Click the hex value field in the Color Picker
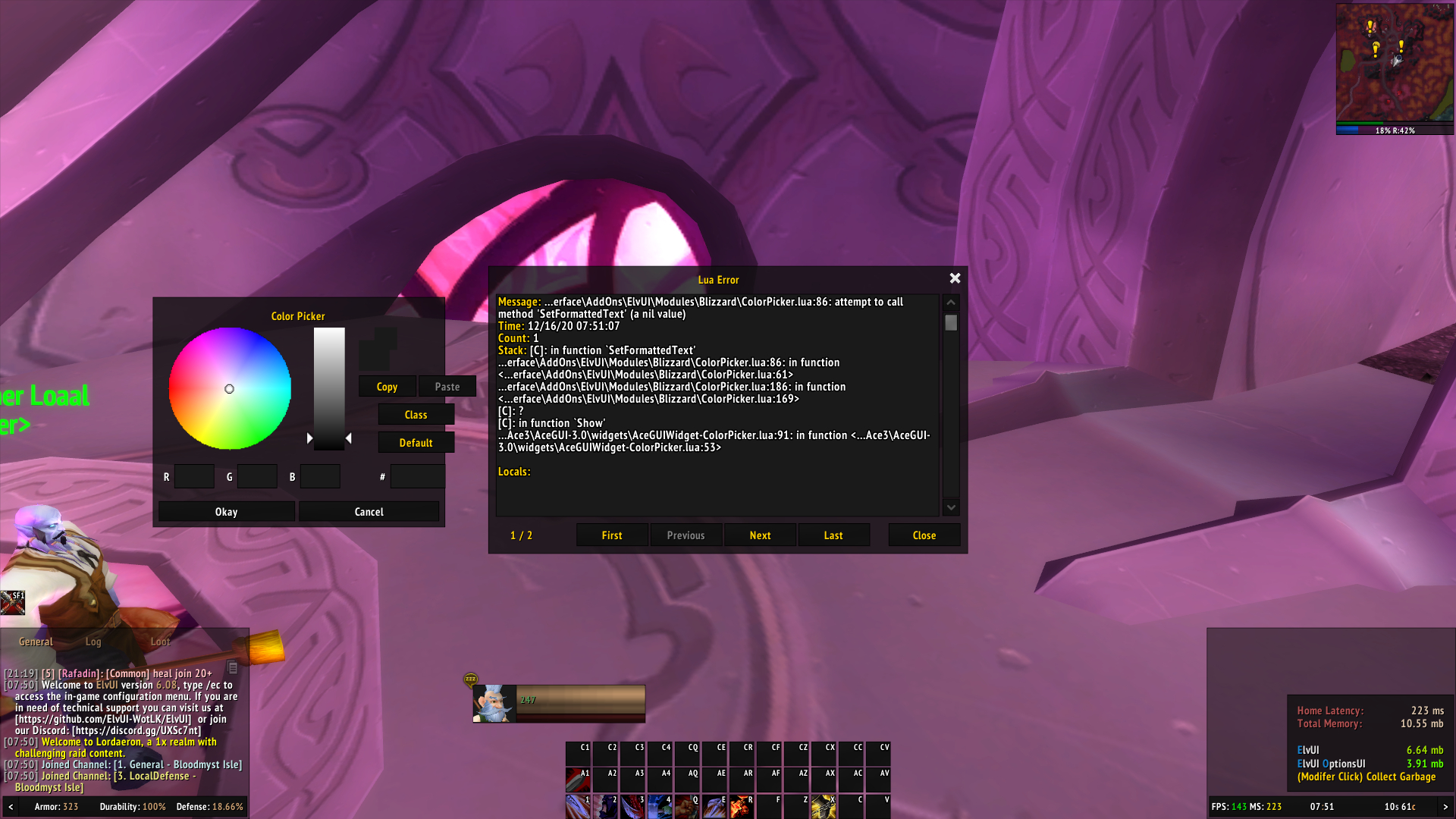This screenshot has height=819, width=1456. pos(417,475)
